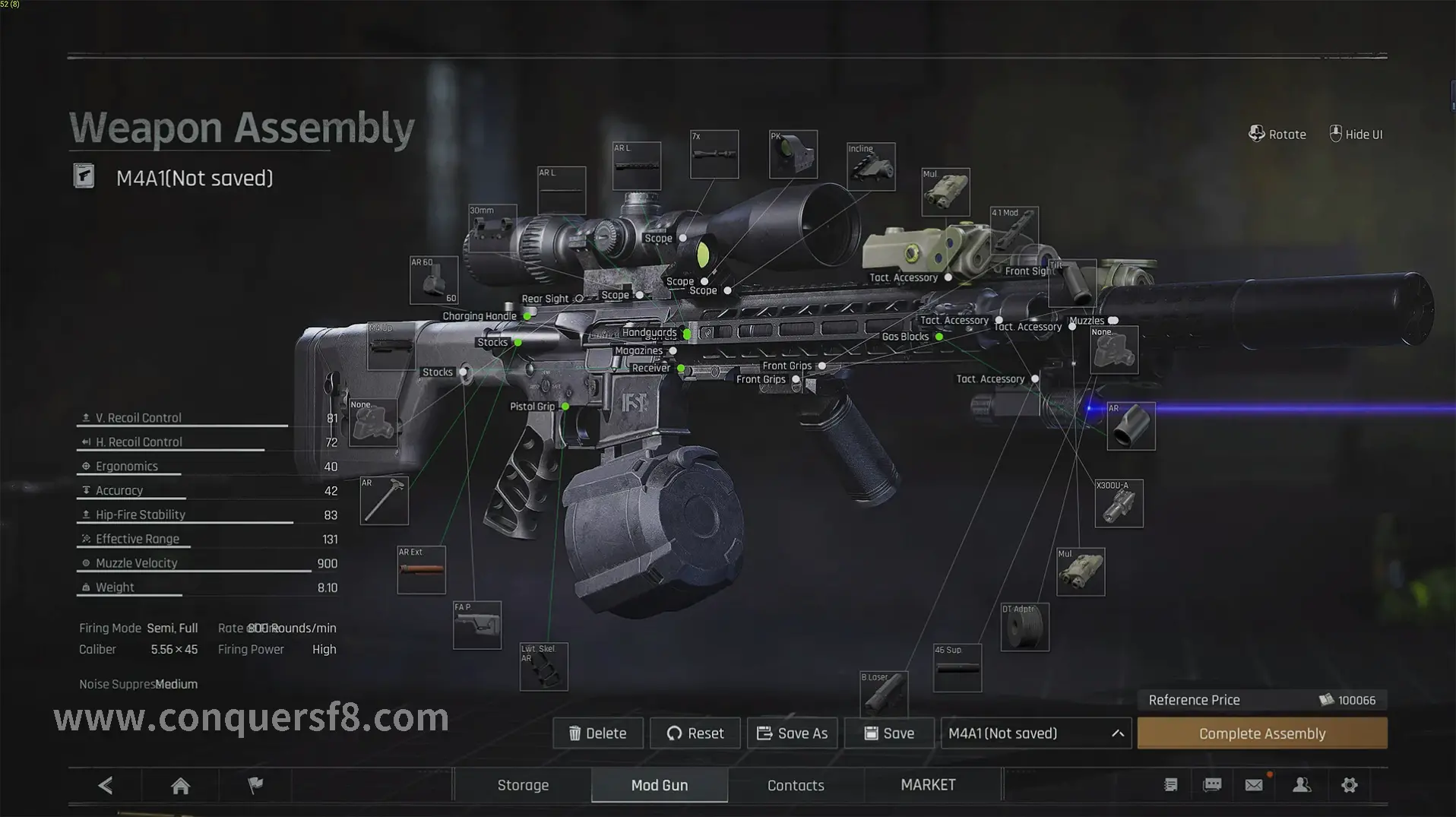Screen dimensions: 1456x817
Task: Reset the weapon modifications
Action: point(695,733)
